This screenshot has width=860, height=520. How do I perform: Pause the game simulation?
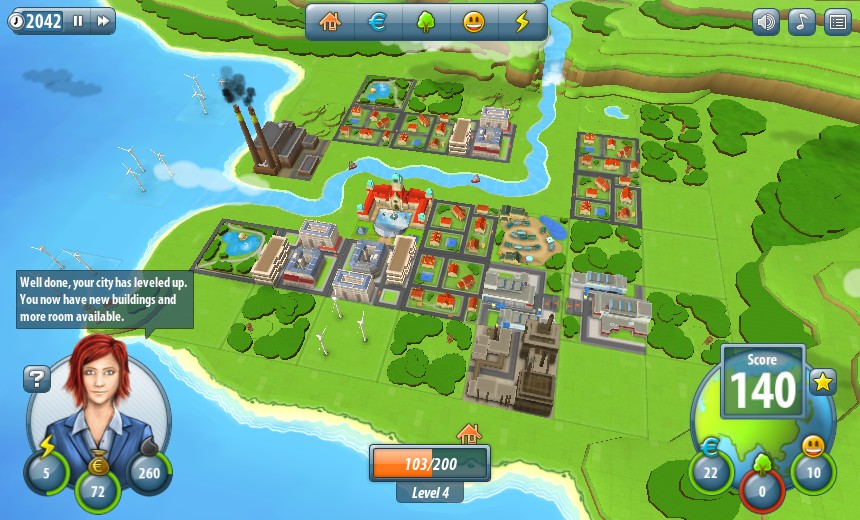[x=78, y=21]
